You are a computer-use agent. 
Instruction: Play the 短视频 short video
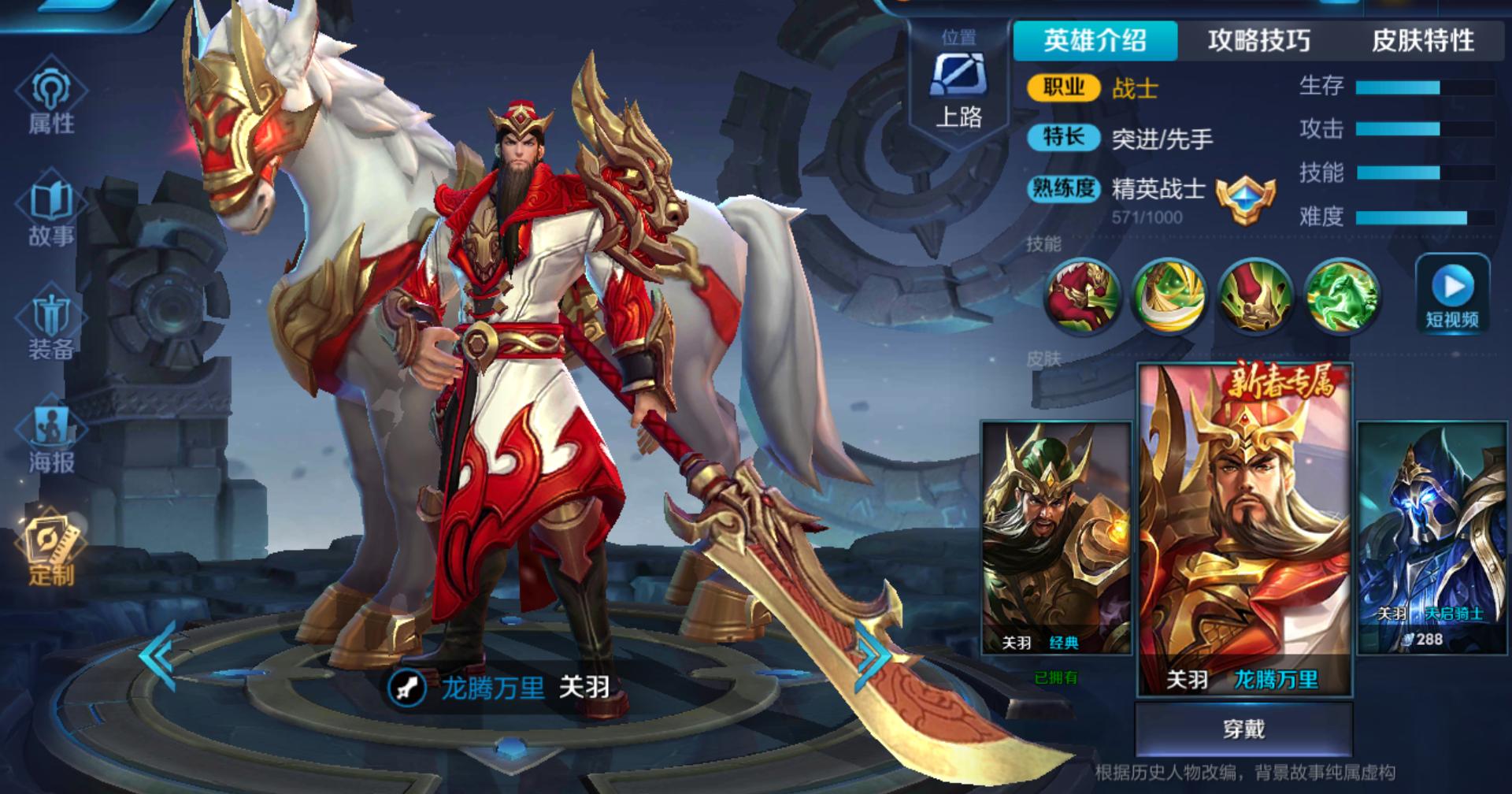1452,295
